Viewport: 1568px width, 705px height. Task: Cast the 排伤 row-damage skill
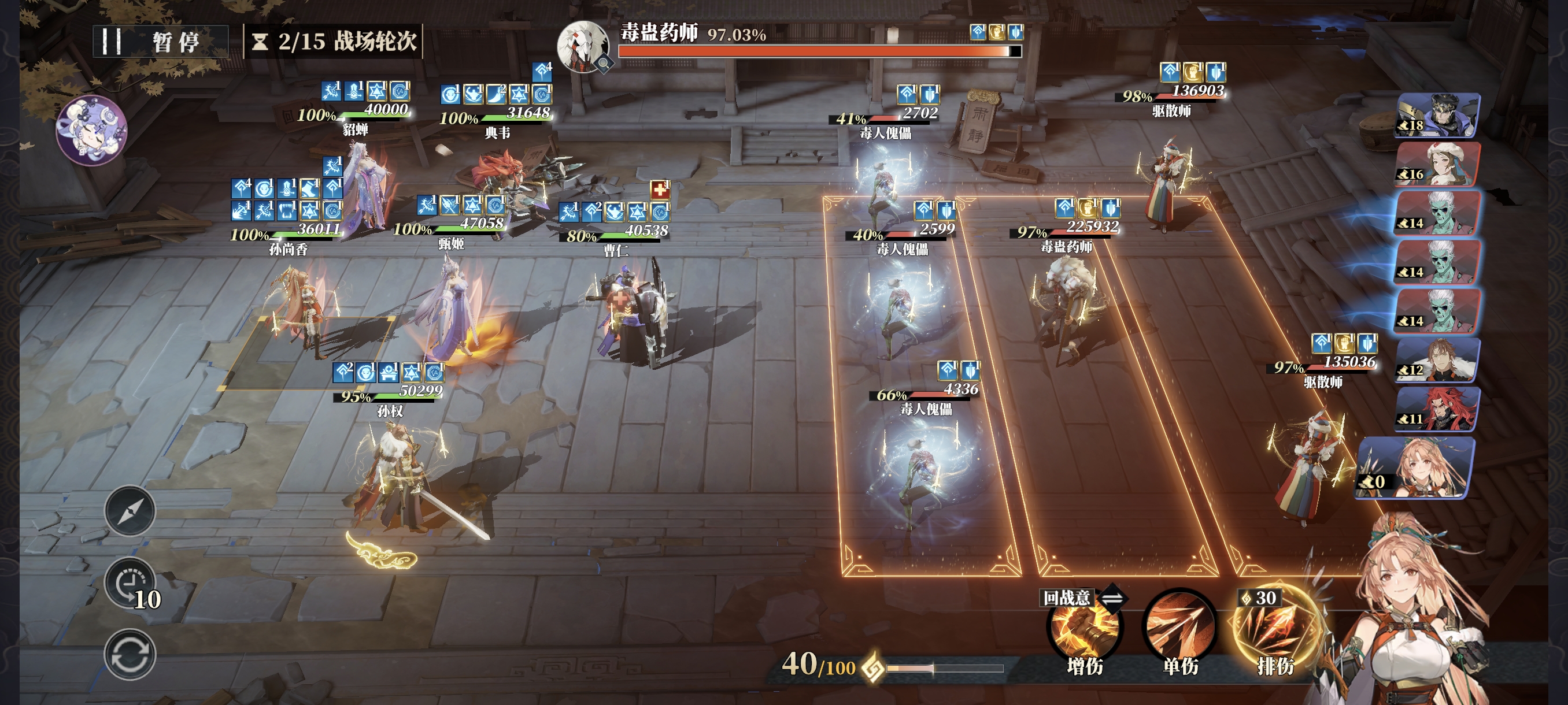1275,629
